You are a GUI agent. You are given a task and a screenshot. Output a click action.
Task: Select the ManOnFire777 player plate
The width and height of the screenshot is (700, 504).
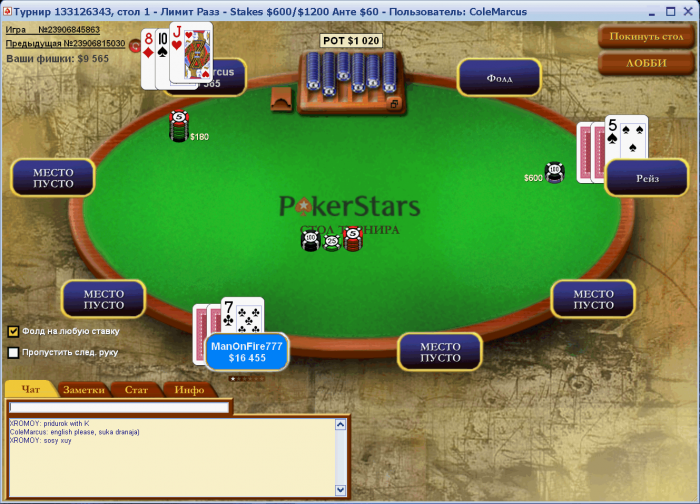(246, 352)
